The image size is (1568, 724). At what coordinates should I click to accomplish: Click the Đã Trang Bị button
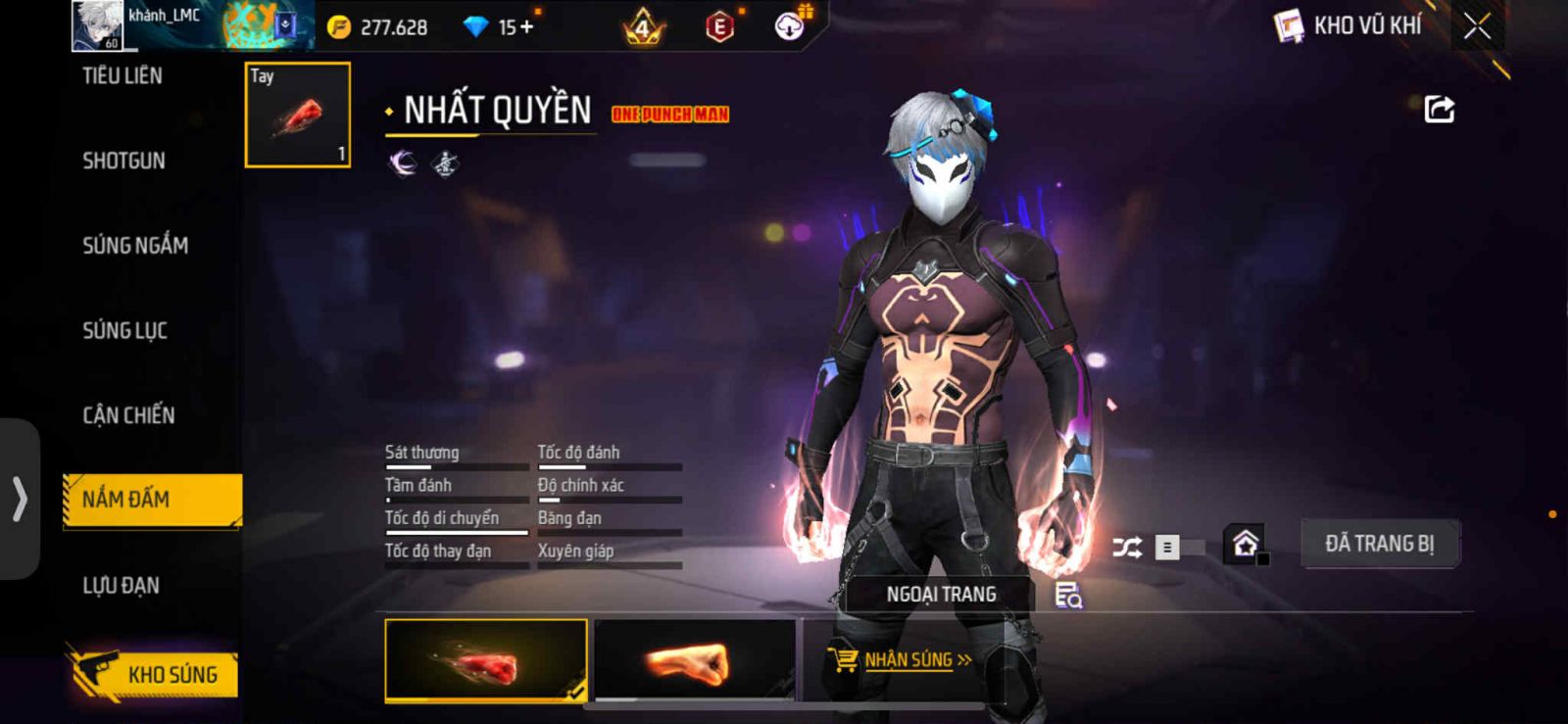pyautogui.click(x=1379, y=544)
